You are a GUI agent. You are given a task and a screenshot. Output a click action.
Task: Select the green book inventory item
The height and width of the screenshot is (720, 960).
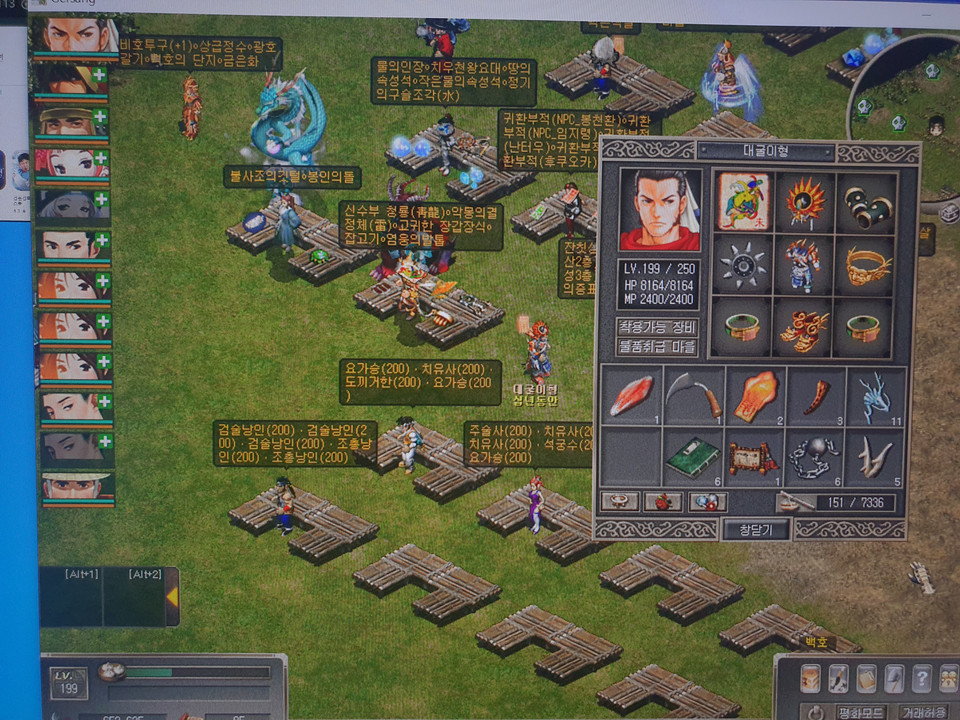693,457
